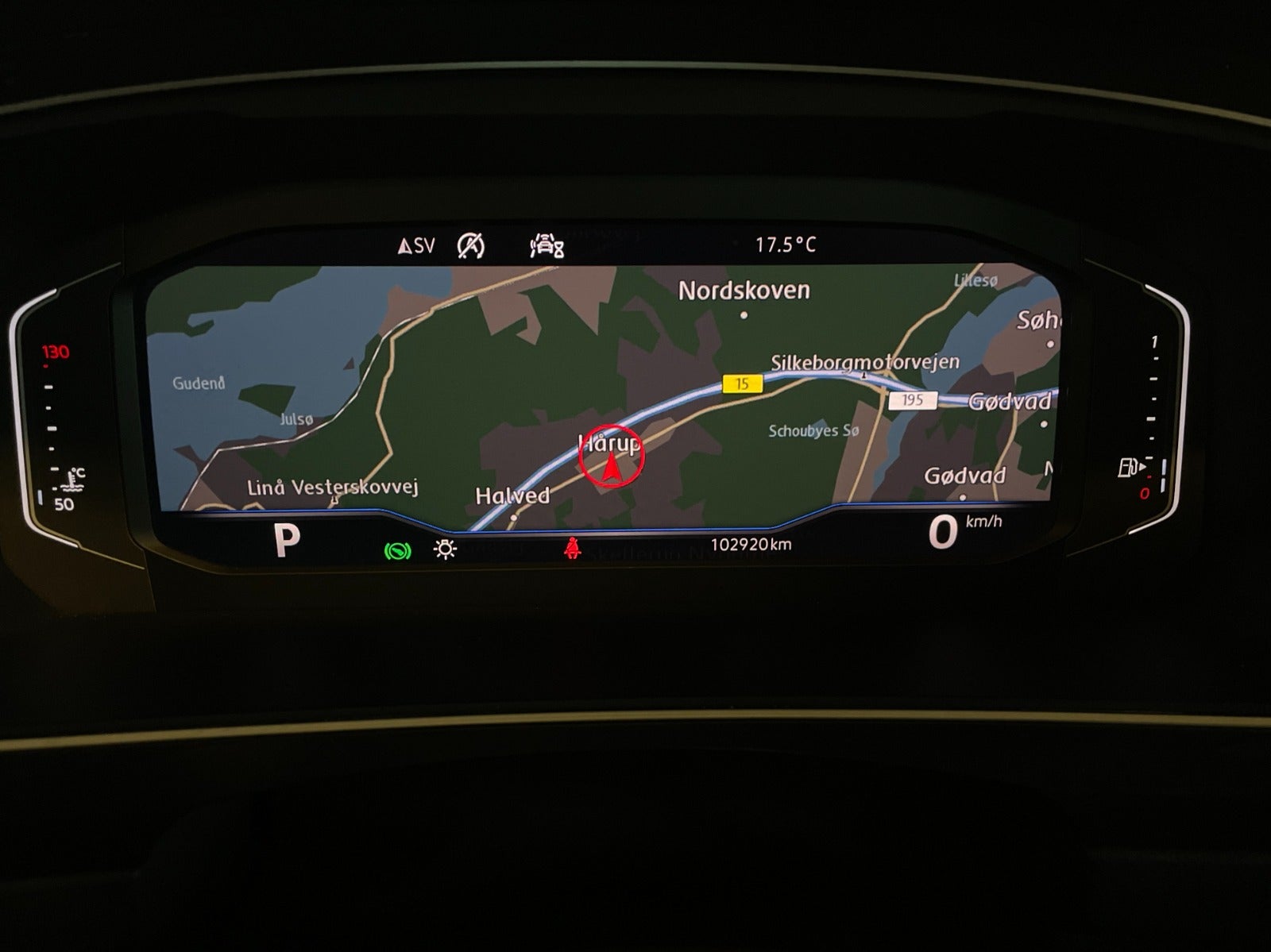Select the Nordskoven label on the map

click(744, 291)
